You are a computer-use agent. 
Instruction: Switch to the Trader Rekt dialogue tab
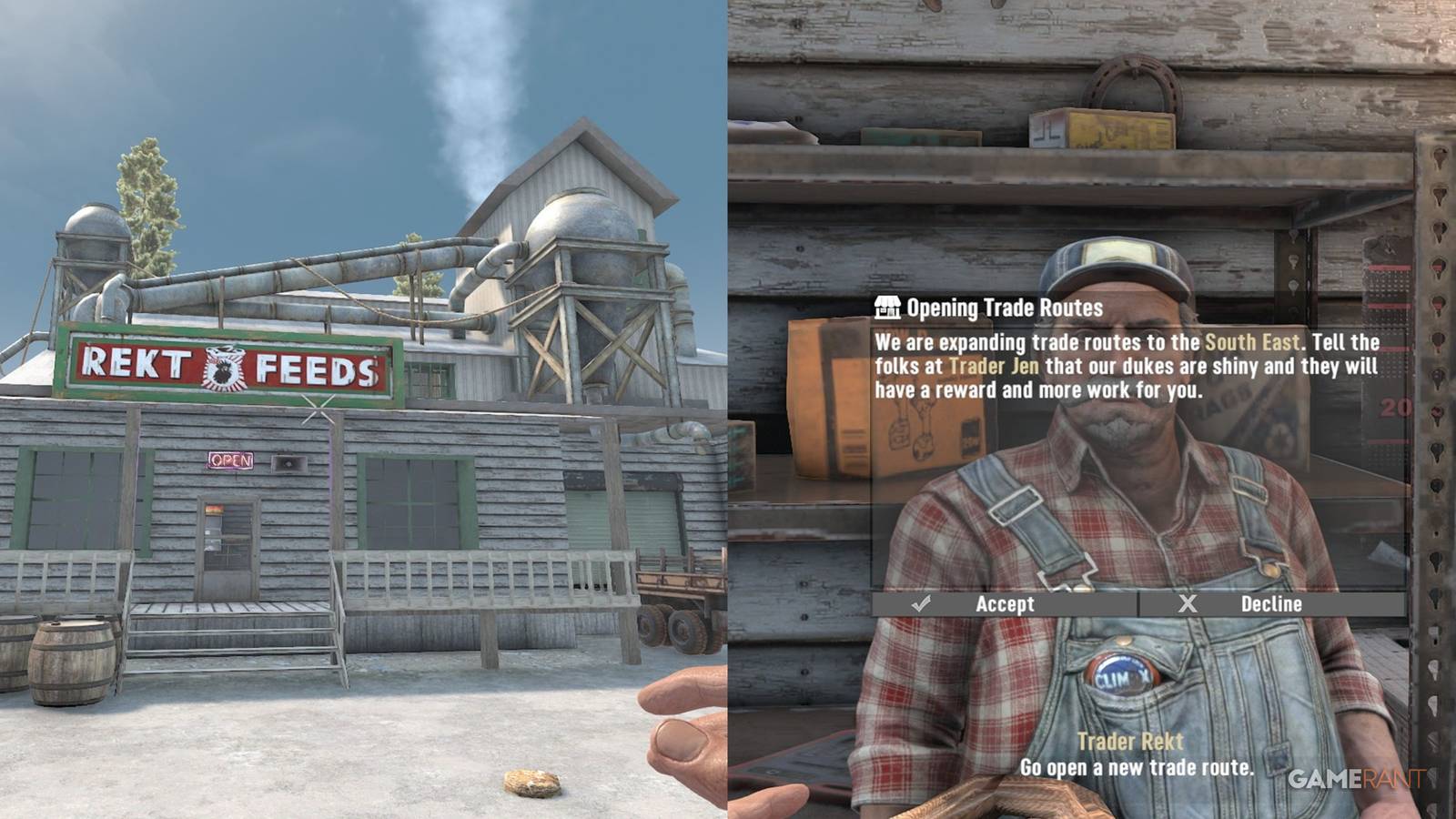tap(1128, 740)
